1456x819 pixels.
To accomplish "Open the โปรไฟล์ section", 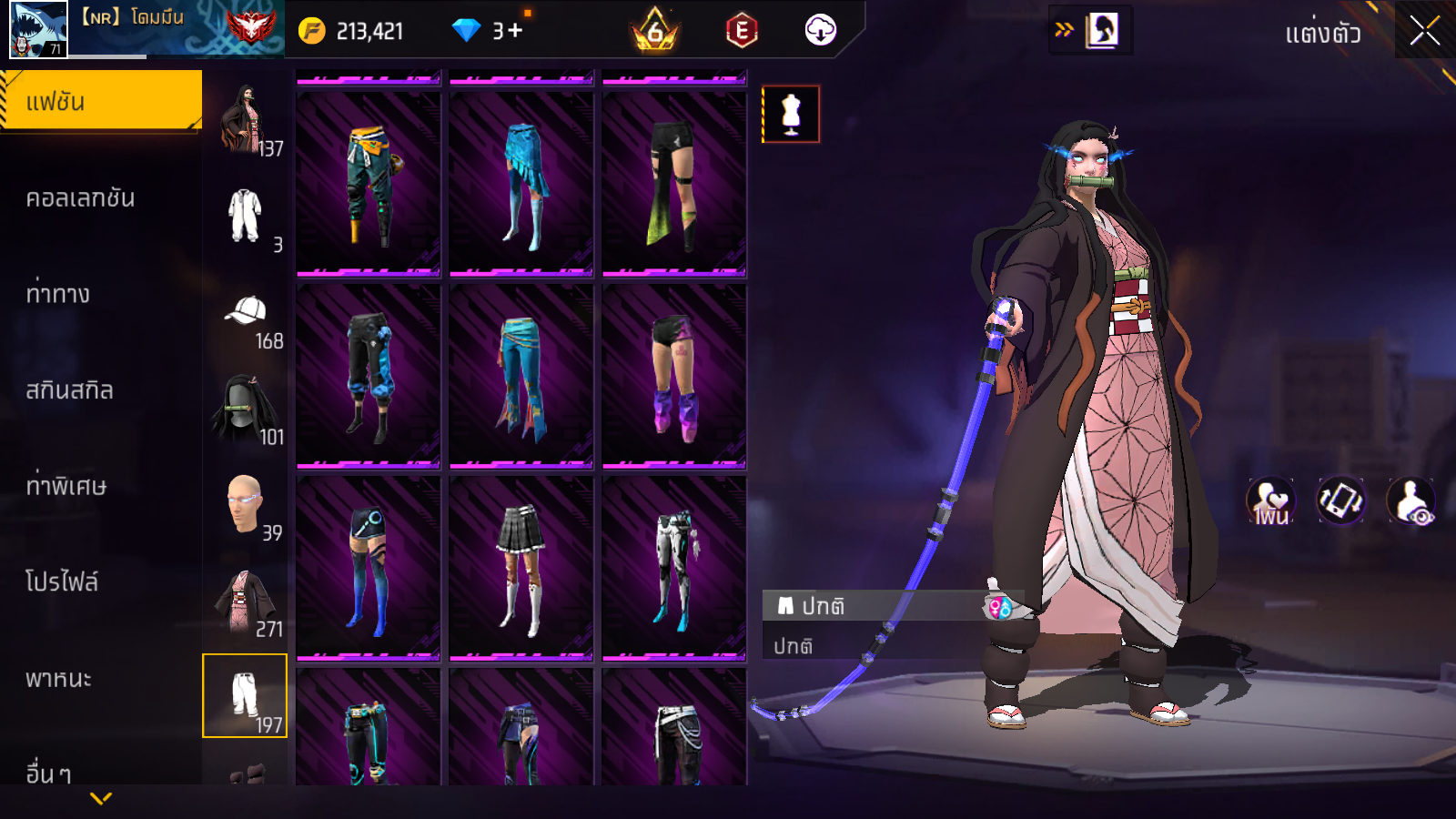I will pos(62,582).
